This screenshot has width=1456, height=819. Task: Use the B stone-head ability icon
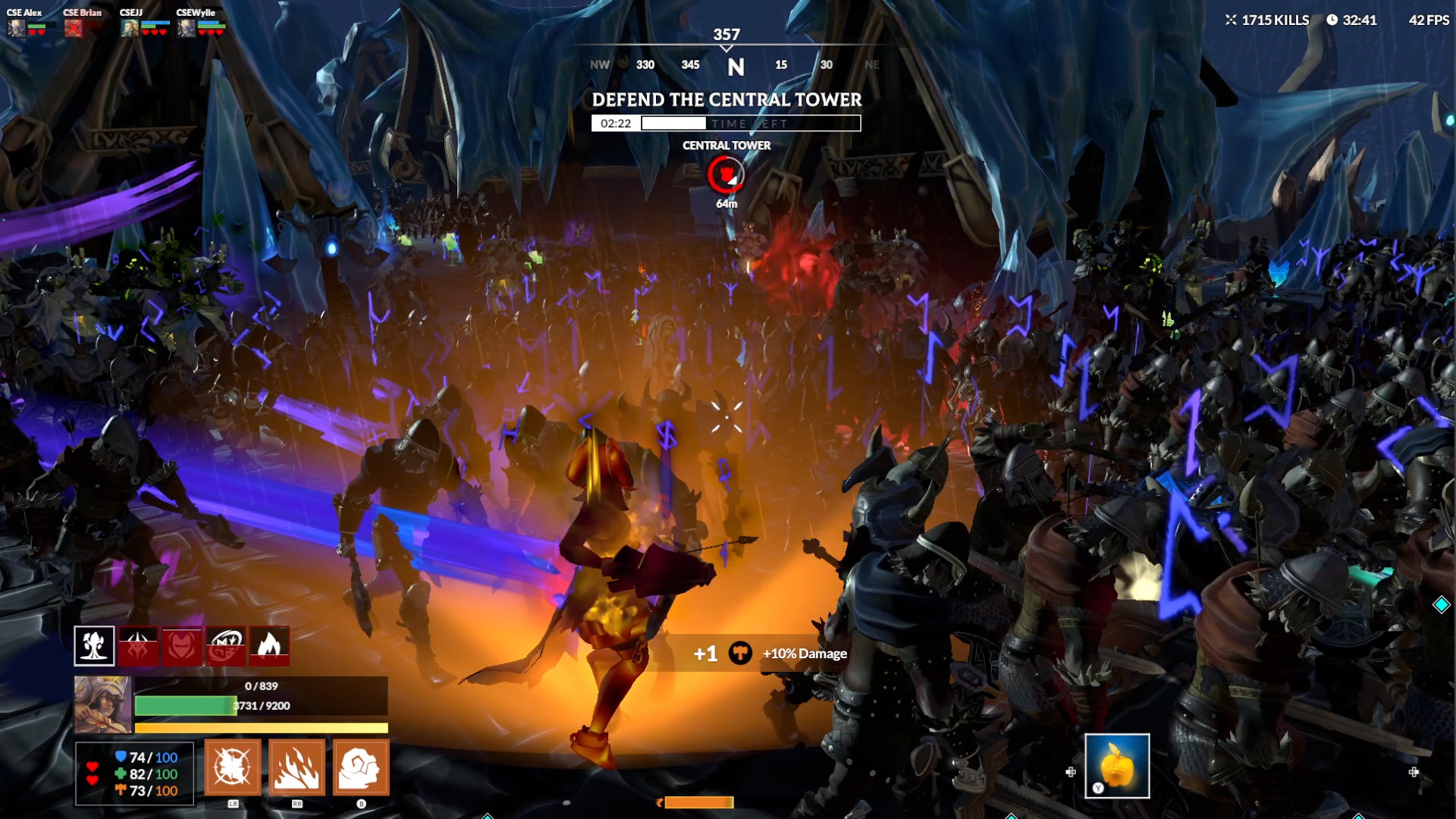(361, 768)
